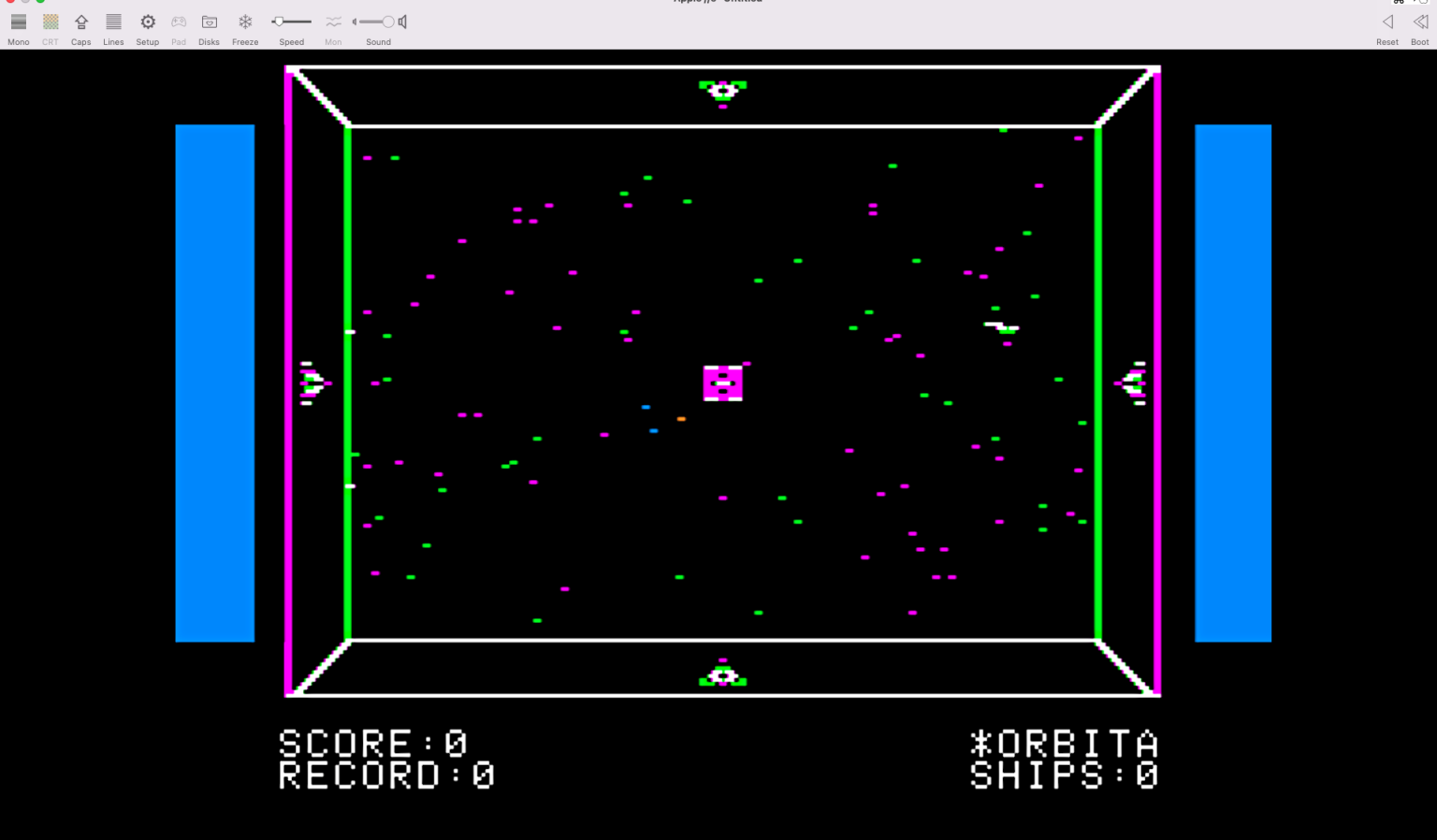Toggle Caps lock on the emulated keyboard
1437x840 pixels.
tap(81, 22)
